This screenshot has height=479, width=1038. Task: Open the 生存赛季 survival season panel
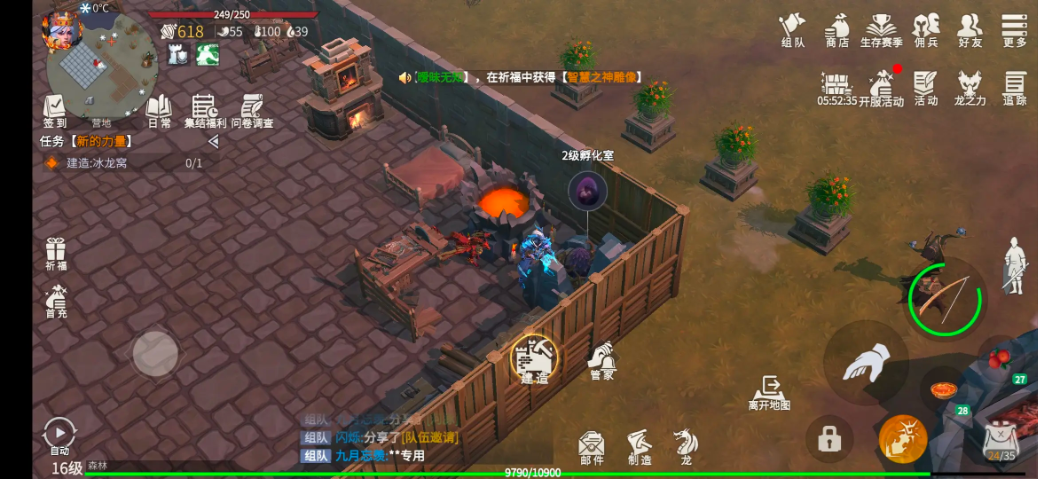881,28
